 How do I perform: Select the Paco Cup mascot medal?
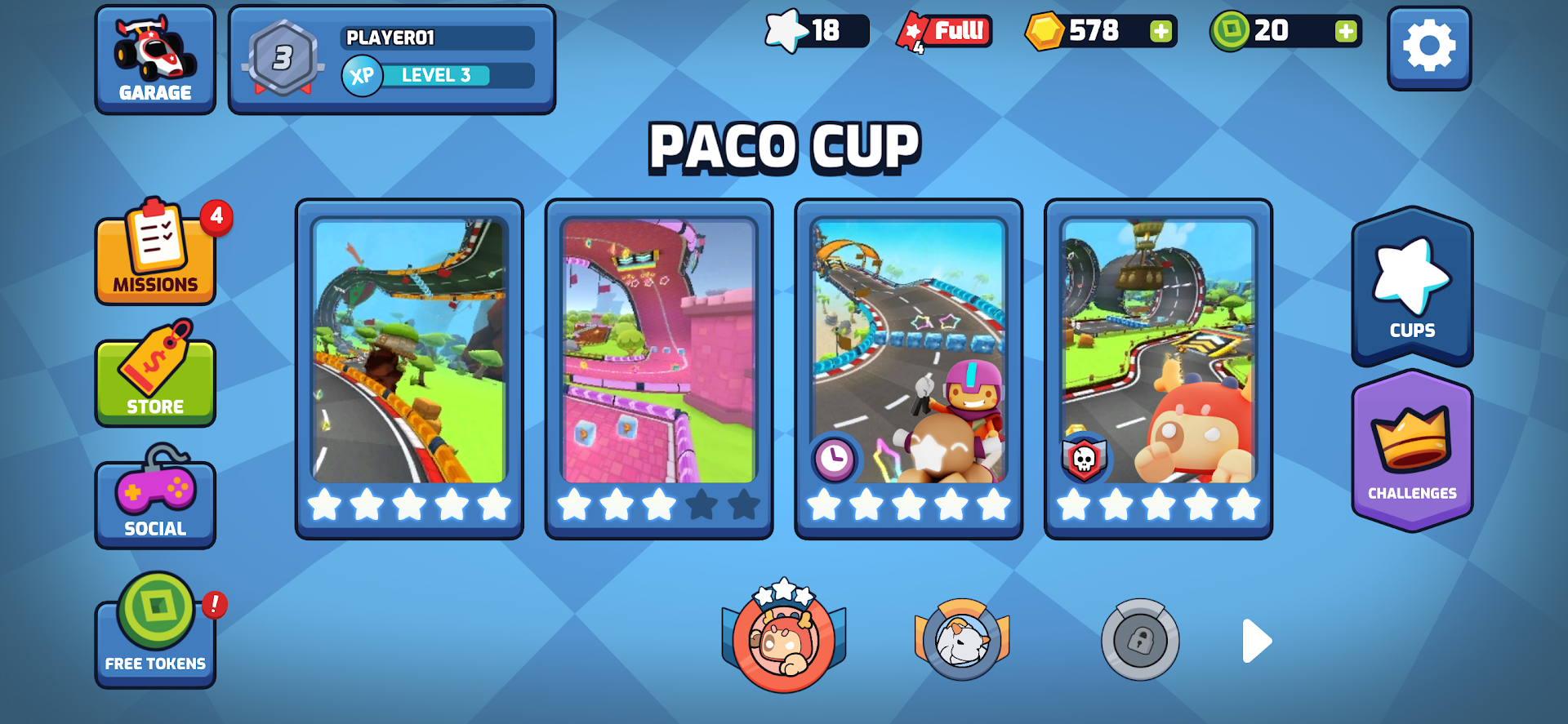click(782, 641)
